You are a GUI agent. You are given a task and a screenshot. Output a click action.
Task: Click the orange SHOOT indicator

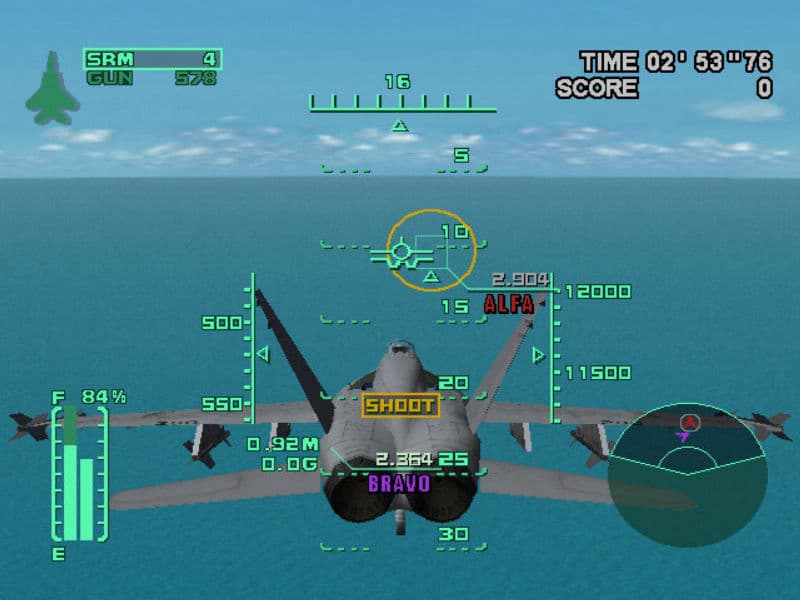(400, 405)
